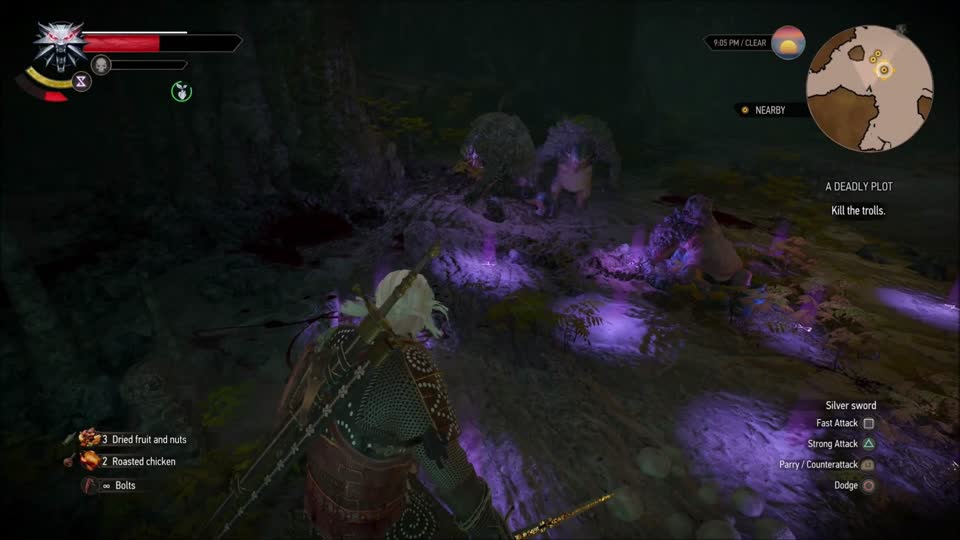The image size is (960, 540).
Task: Select the A Deadly Plot quest tracker
Action: (858, 187)
